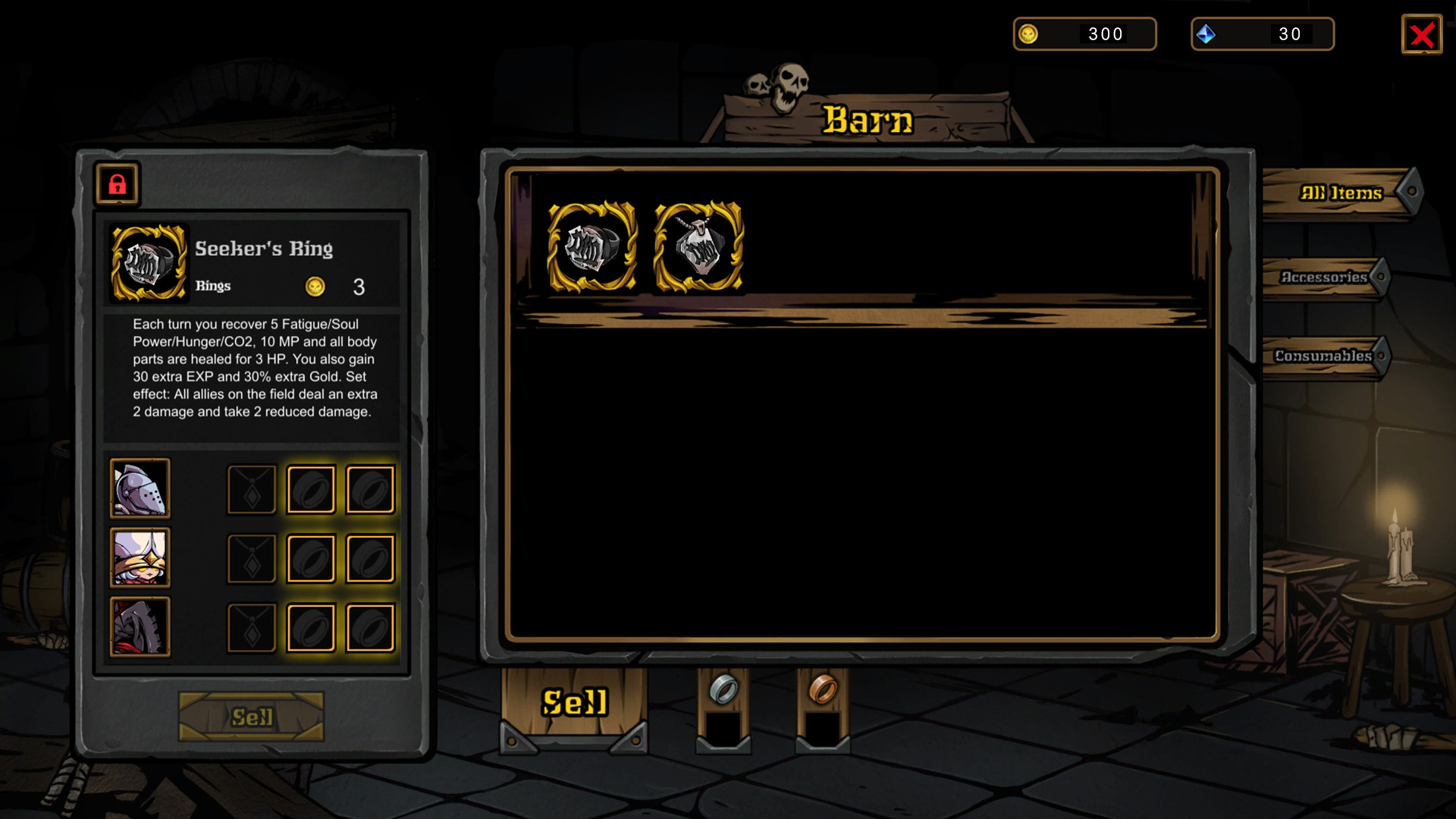
Task: Click the Sell button at the bottom center
Action: coord(573,702)
